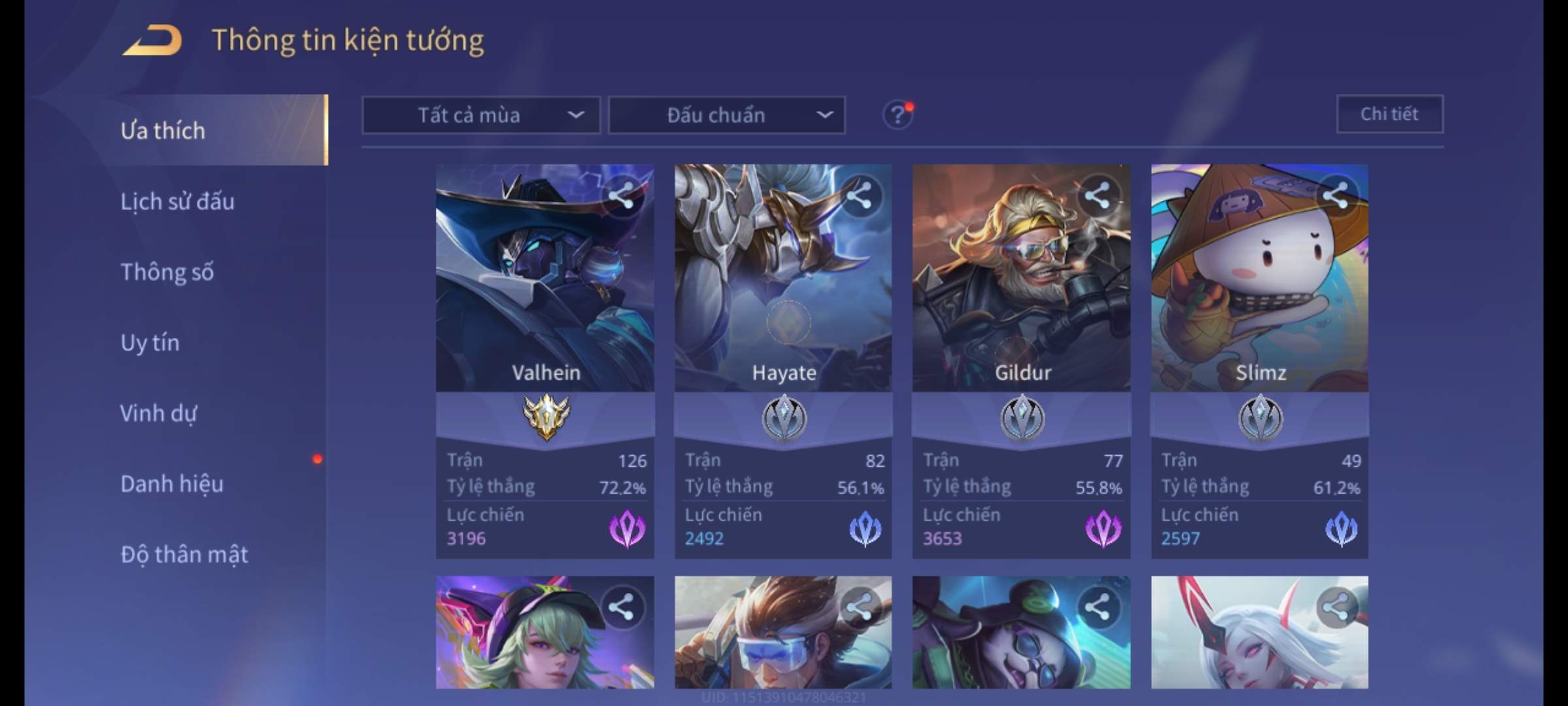This screenshot has height=706, width=1568.
Task: Choose the Hayate hero card
Action: click(783, 294)
